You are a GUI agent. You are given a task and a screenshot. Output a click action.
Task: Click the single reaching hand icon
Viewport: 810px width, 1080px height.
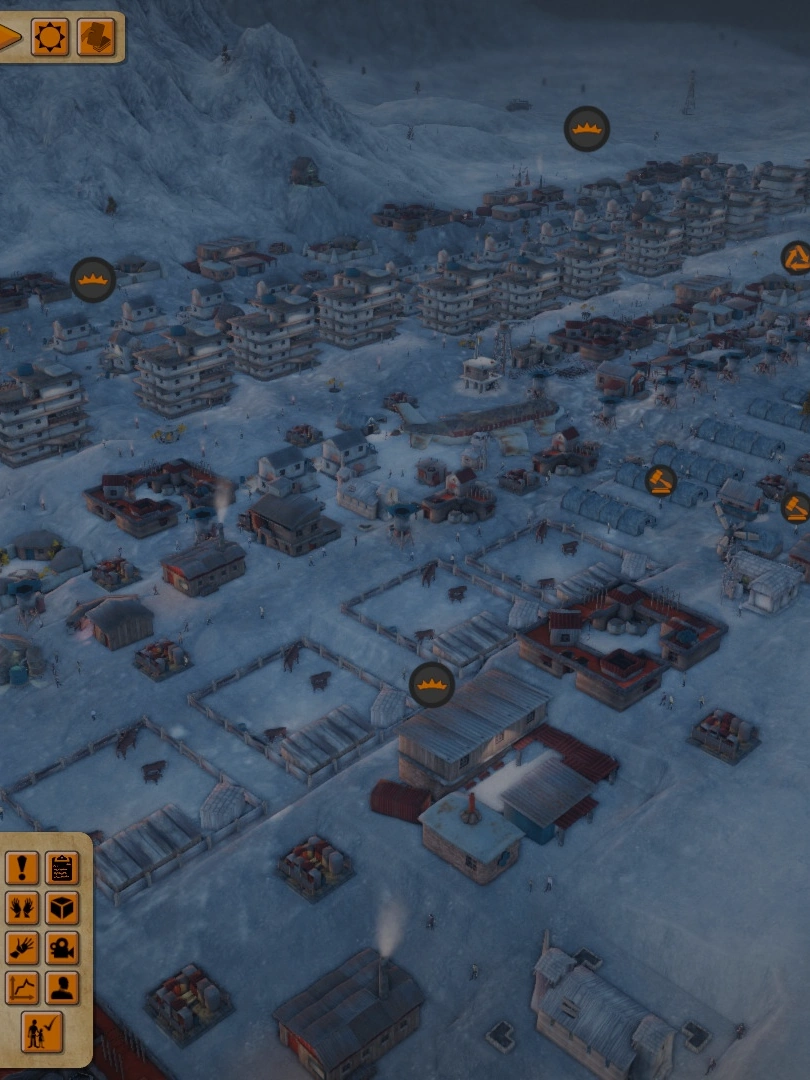pyautogui.click(x=22, y=948)
